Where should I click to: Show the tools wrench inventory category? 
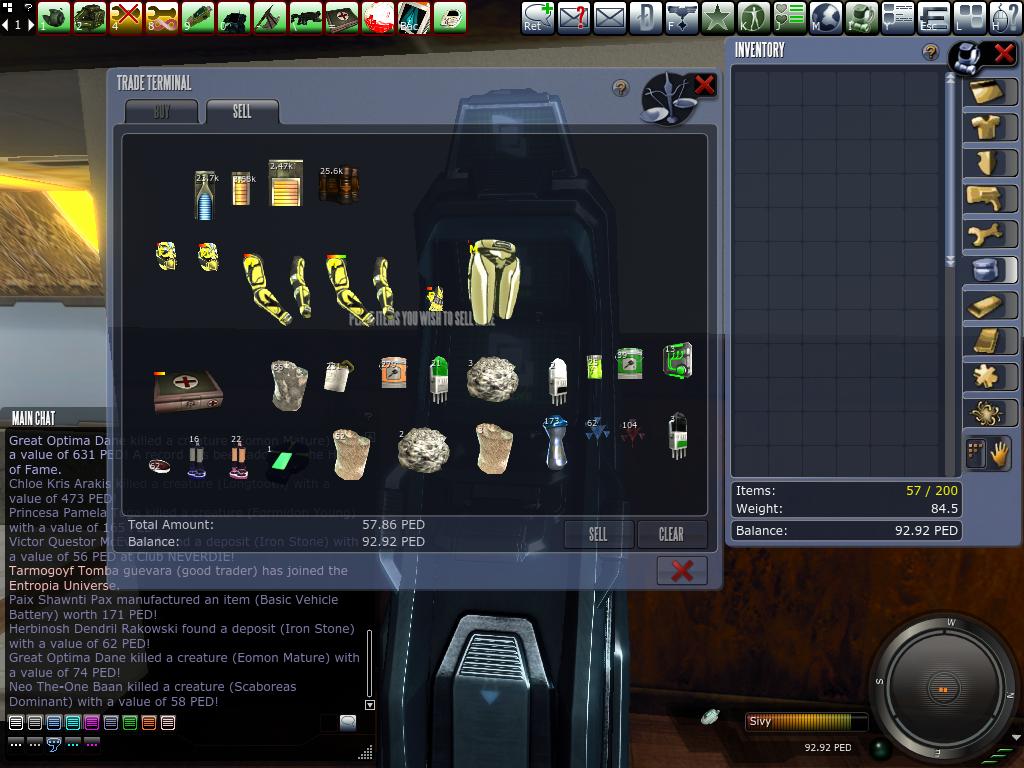click(987, 233)
